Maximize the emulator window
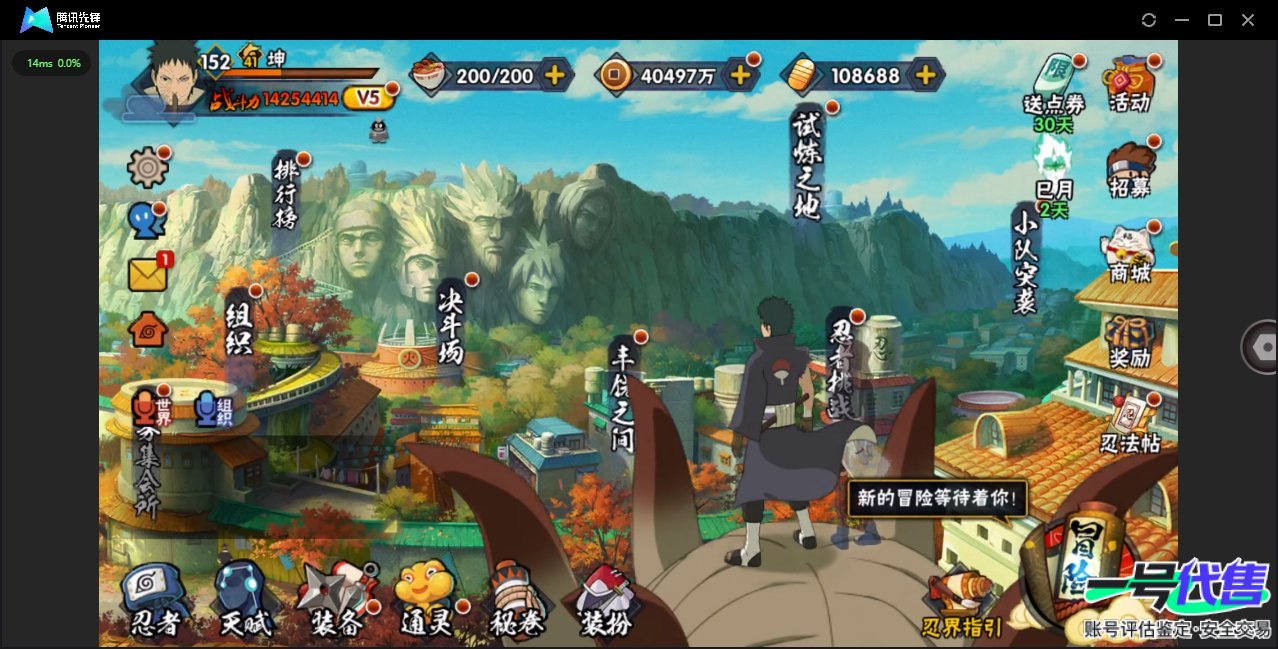Image resolution: width=1278 pixels, height=649 pixels. pos(1215,20)
